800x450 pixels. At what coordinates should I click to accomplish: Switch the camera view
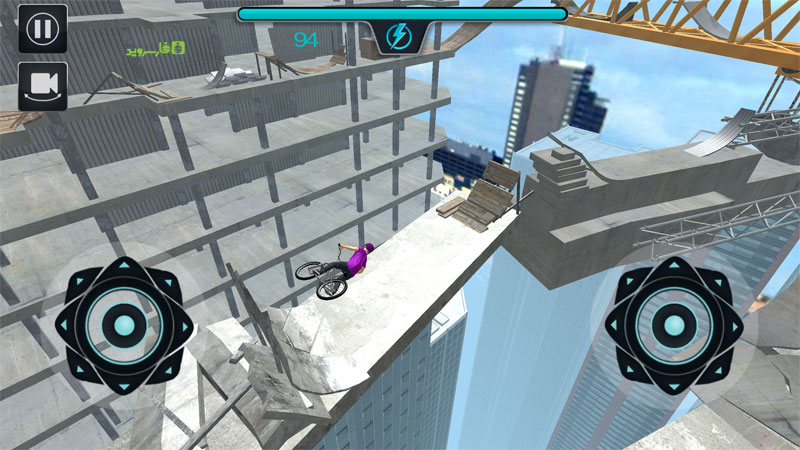pyautogui.click(x=43, y=86)
